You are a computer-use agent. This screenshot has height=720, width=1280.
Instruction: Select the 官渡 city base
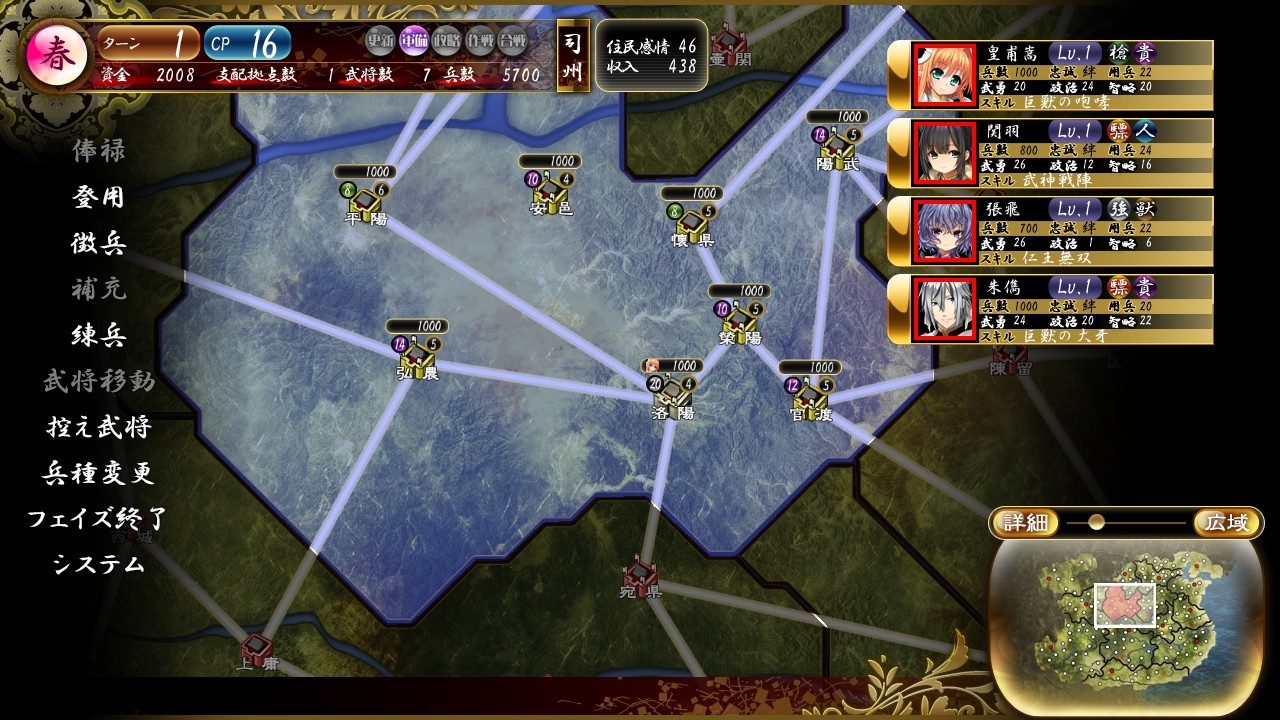pos(809,395)
